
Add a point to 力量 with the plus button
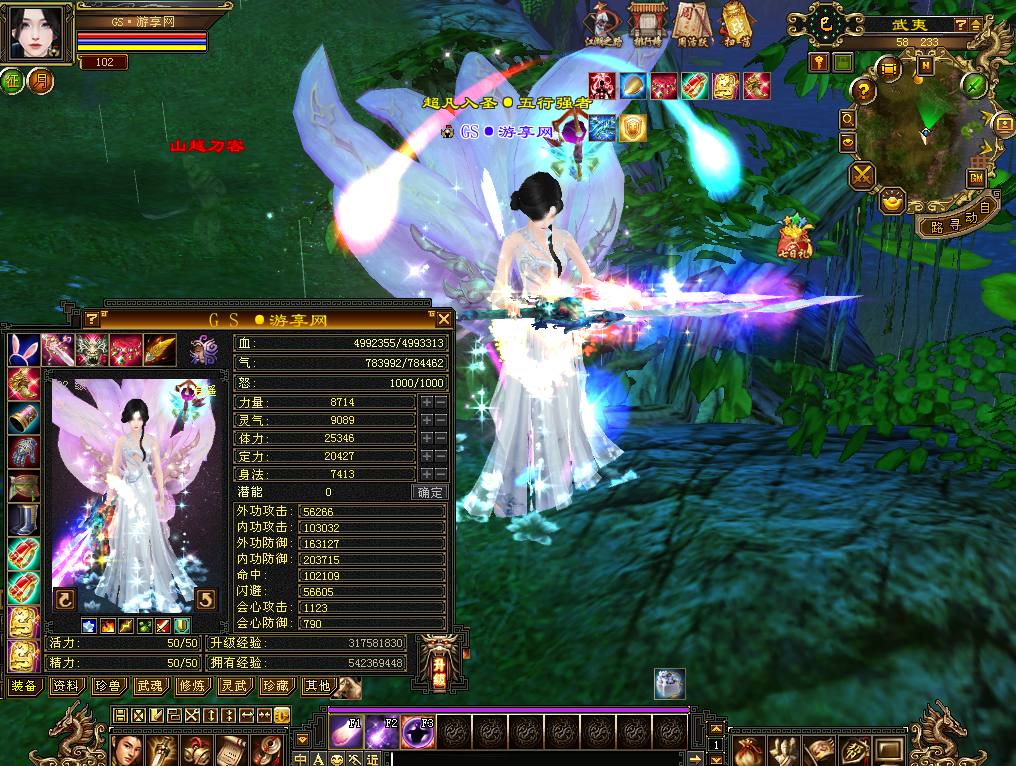click(427, 402)
